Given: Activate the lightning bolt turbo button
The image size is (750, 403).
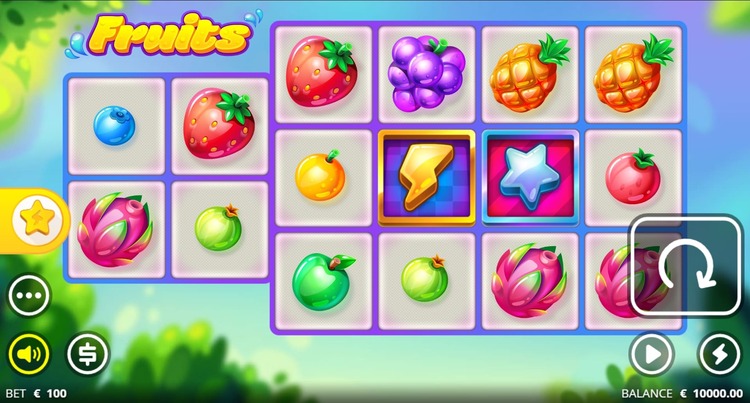Looking at the screenshot, I should coord(719,353).
